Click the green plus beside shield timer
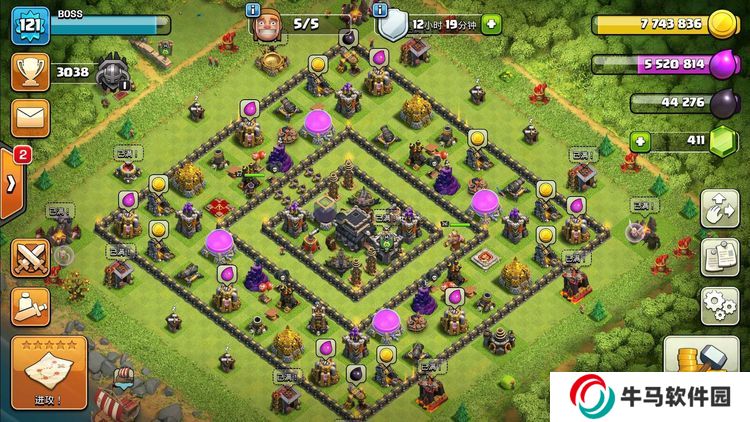 [x=490, y=23]
